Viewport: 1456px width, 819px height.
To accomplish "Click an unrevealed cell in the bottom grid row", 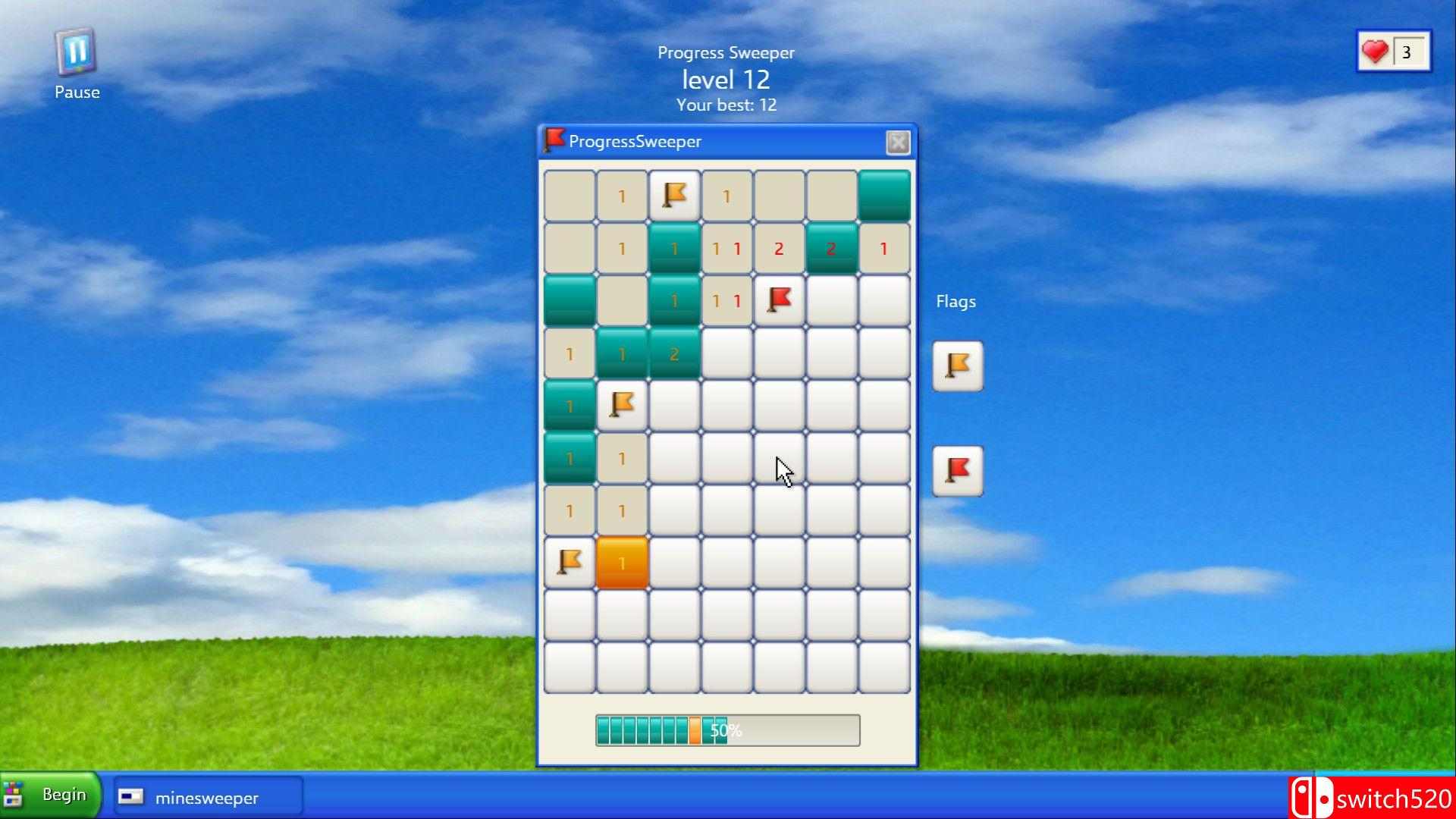I will click(726, 667).
